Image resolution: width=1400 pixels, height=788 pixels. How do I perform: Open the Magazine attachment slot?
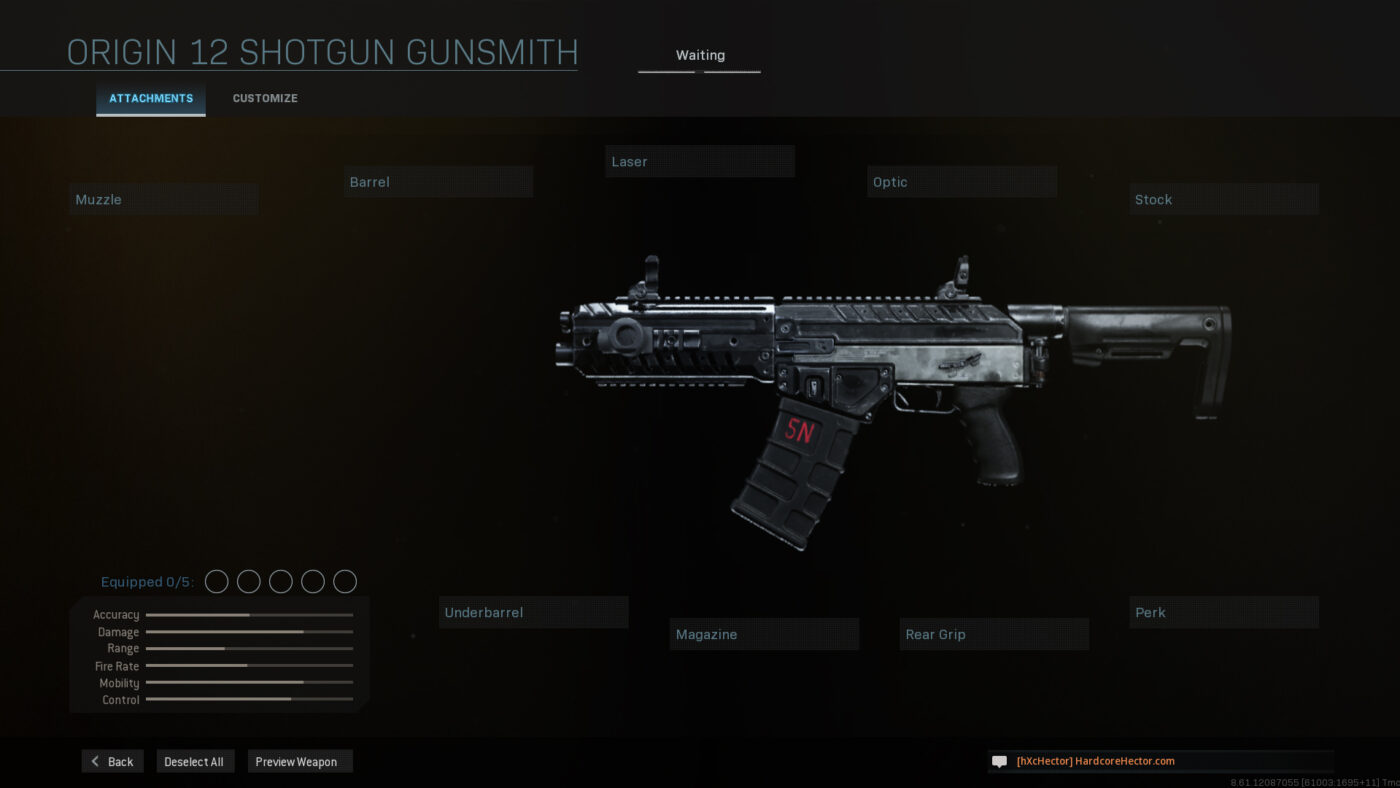pos(764,634)
